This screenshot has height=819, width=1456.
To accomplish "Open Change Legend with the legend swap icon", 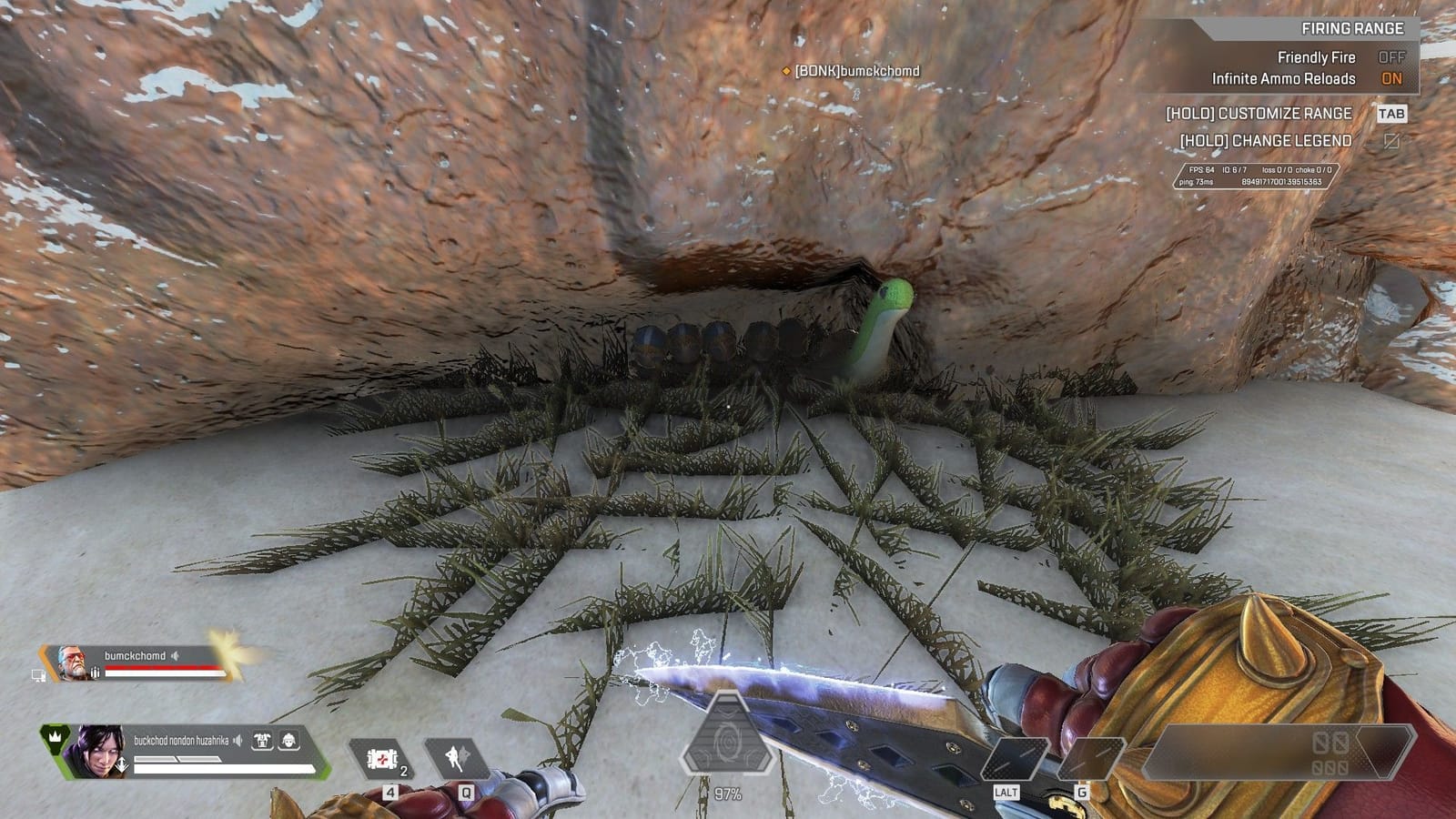I will [1391, 139].
